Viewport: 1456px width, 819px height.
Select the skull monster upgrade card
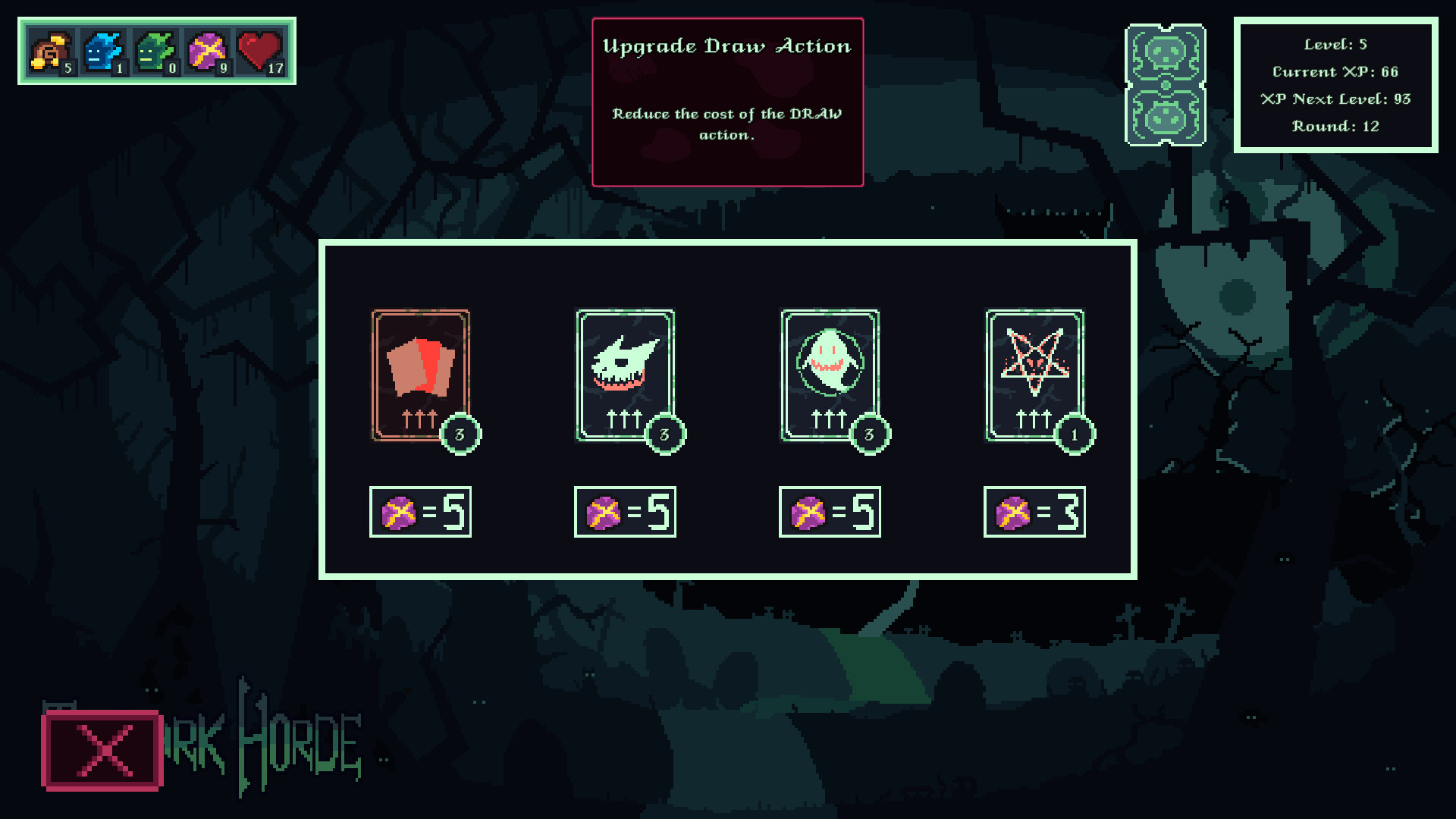(x=624, y=373)
